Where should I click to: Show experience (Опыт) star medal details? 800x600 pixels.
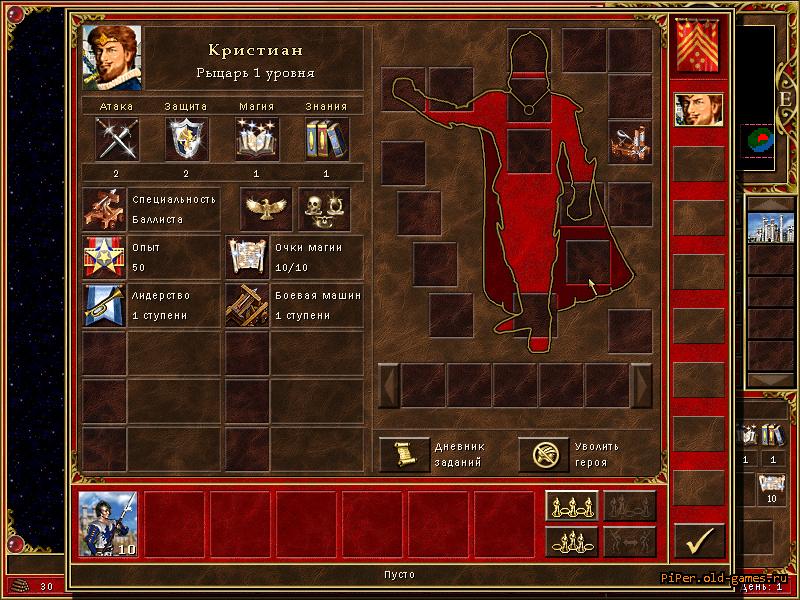(103, 257)
